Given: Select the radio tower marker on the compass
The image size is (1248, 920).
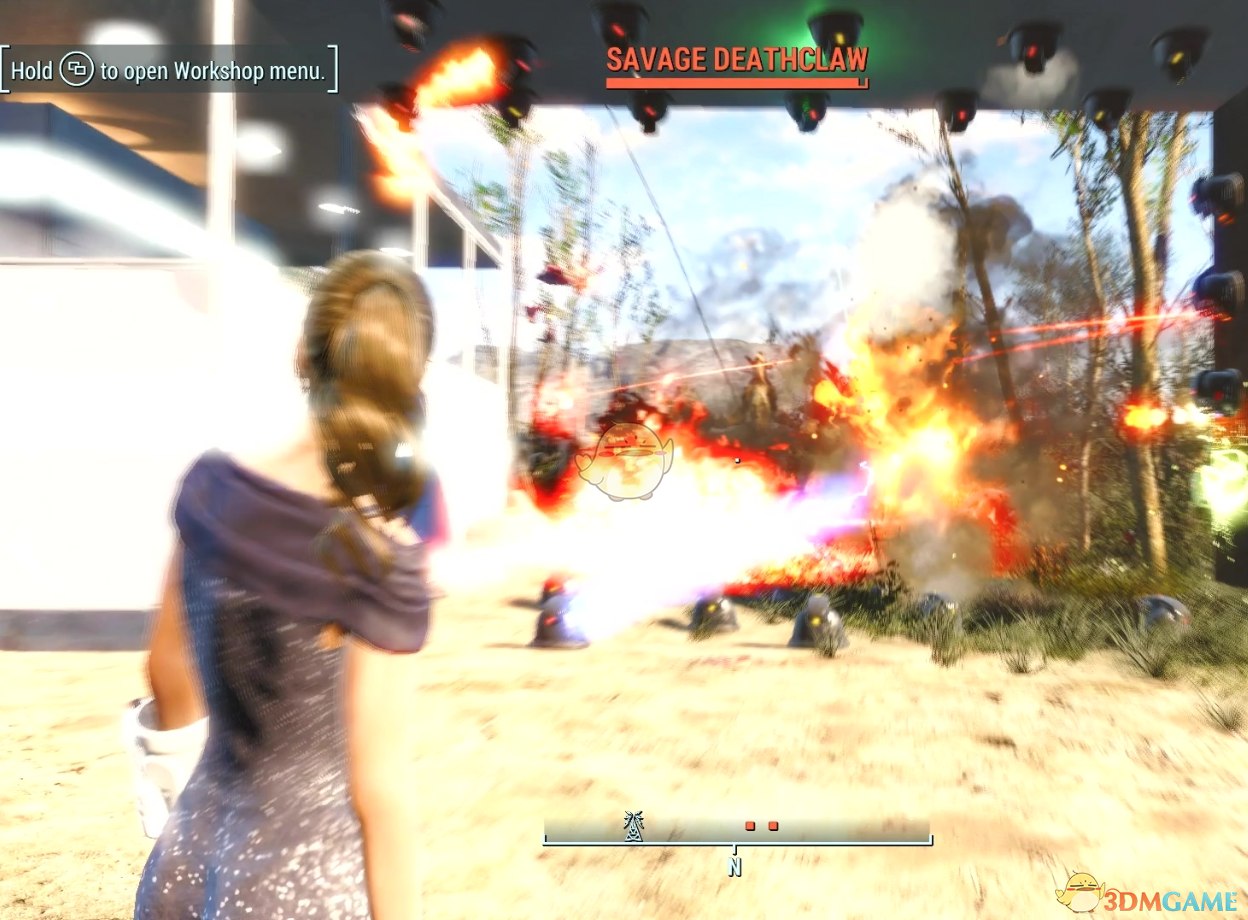Looking at the screenshot, I should click(632, 826).
